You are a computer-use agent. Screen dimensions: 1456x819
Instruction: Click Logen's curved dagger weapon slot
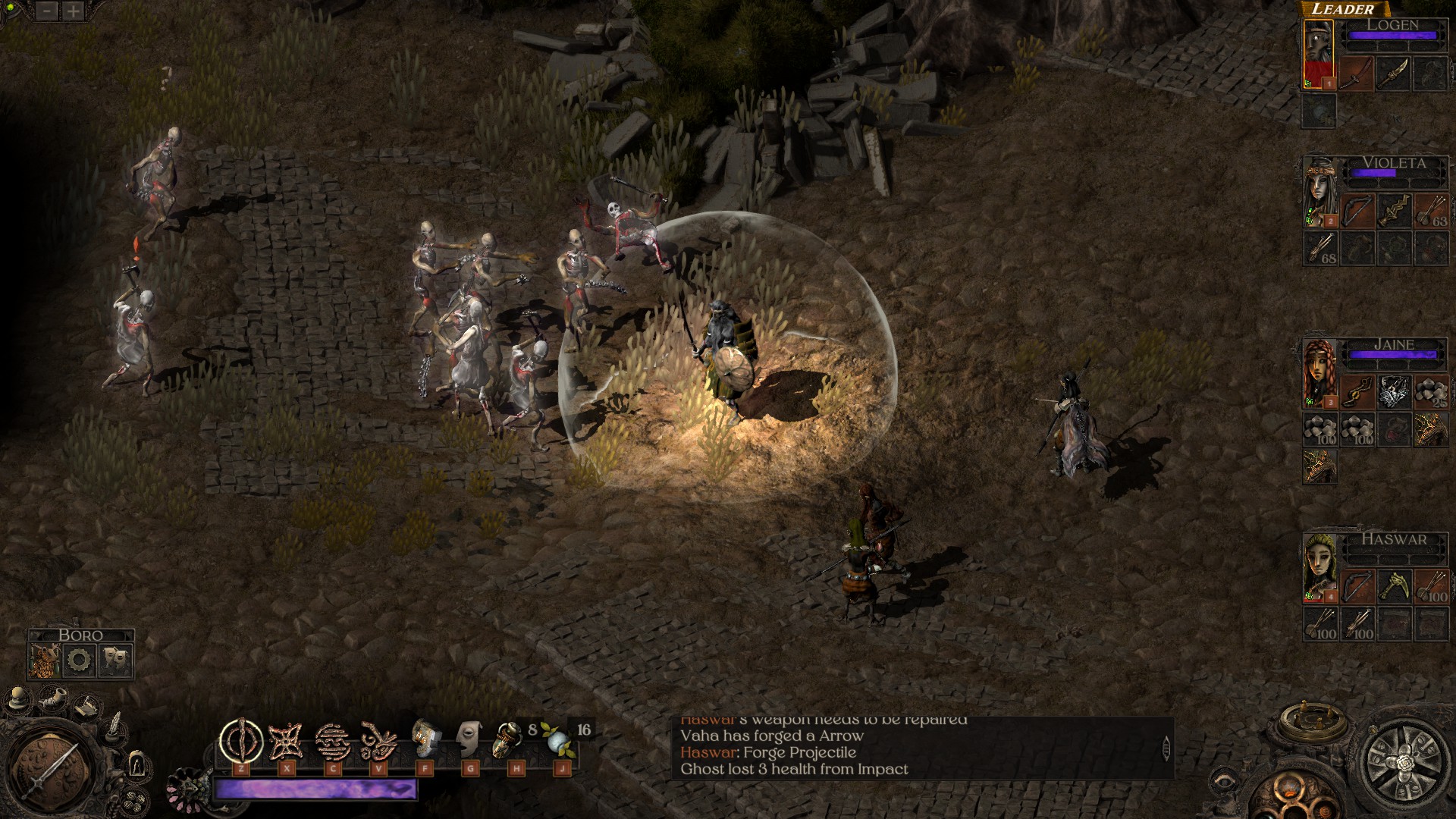pyautogui.click(x=1393, y=74)
